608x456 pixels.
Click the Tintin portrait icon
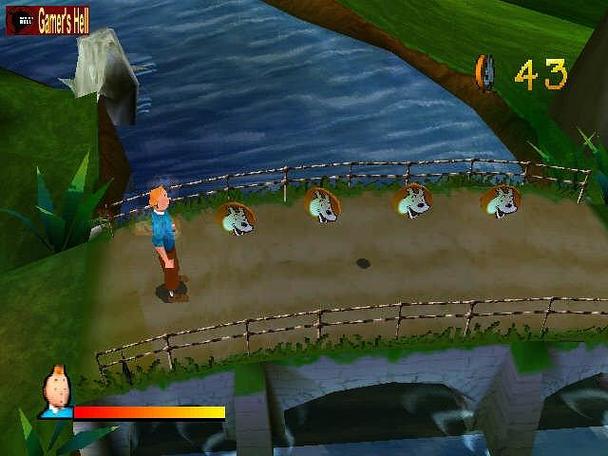point(57,392)
